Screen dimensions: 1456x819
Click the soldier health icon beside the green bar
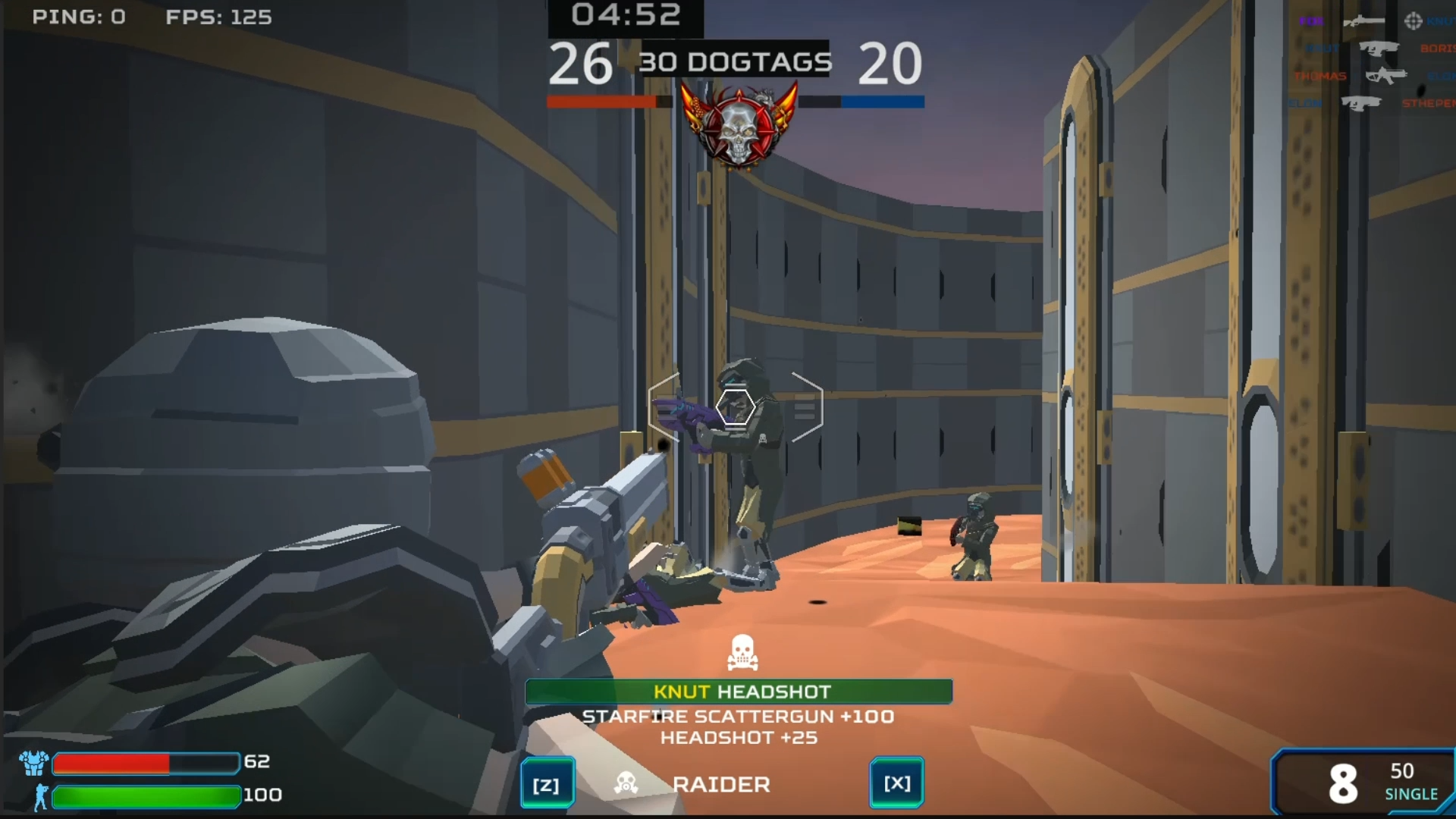coord(40,796)
